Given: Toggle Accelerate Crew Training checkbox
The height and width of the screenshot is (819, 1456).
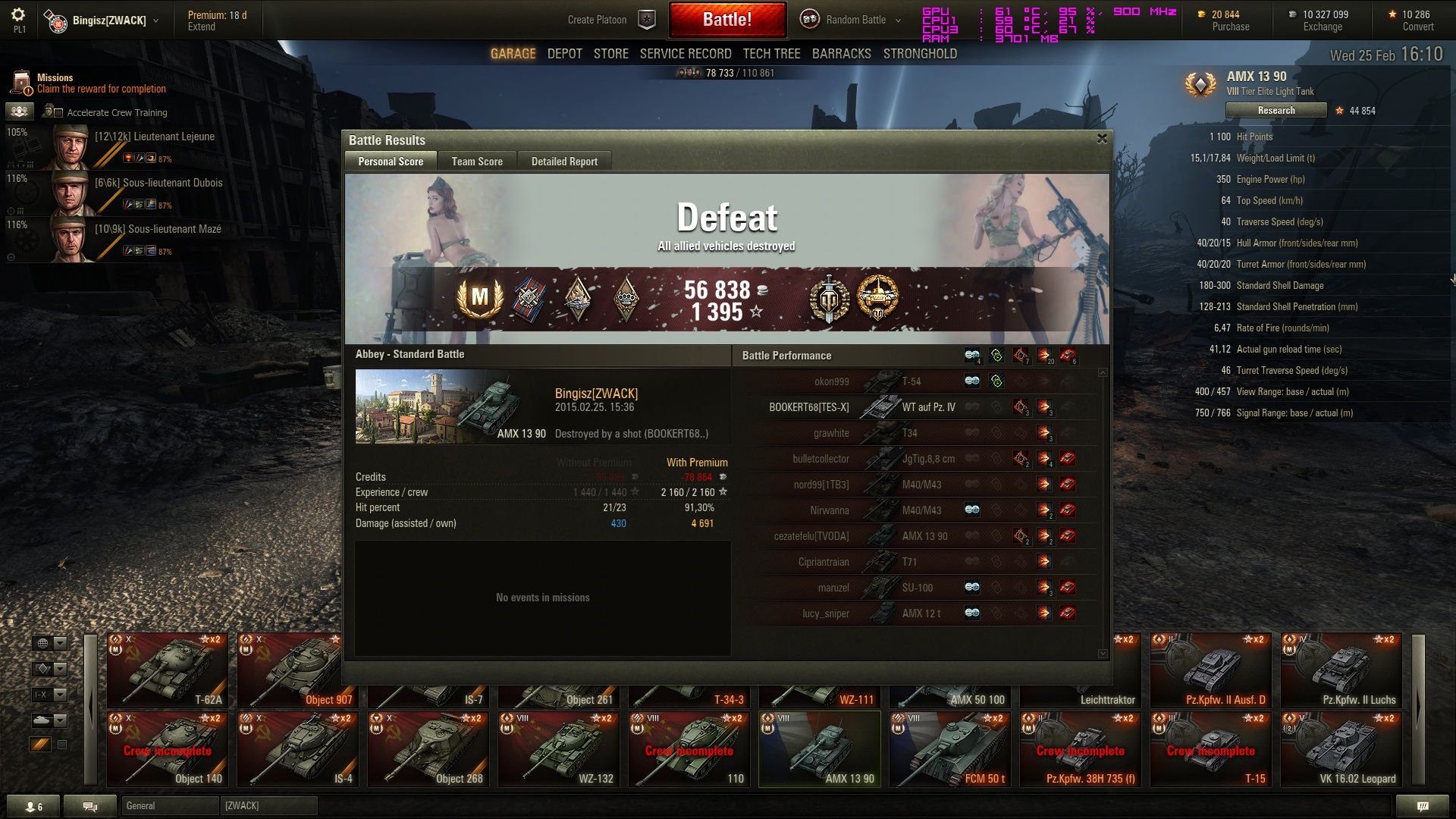Looking at the screenshot, I should click(x=58, y=113).
